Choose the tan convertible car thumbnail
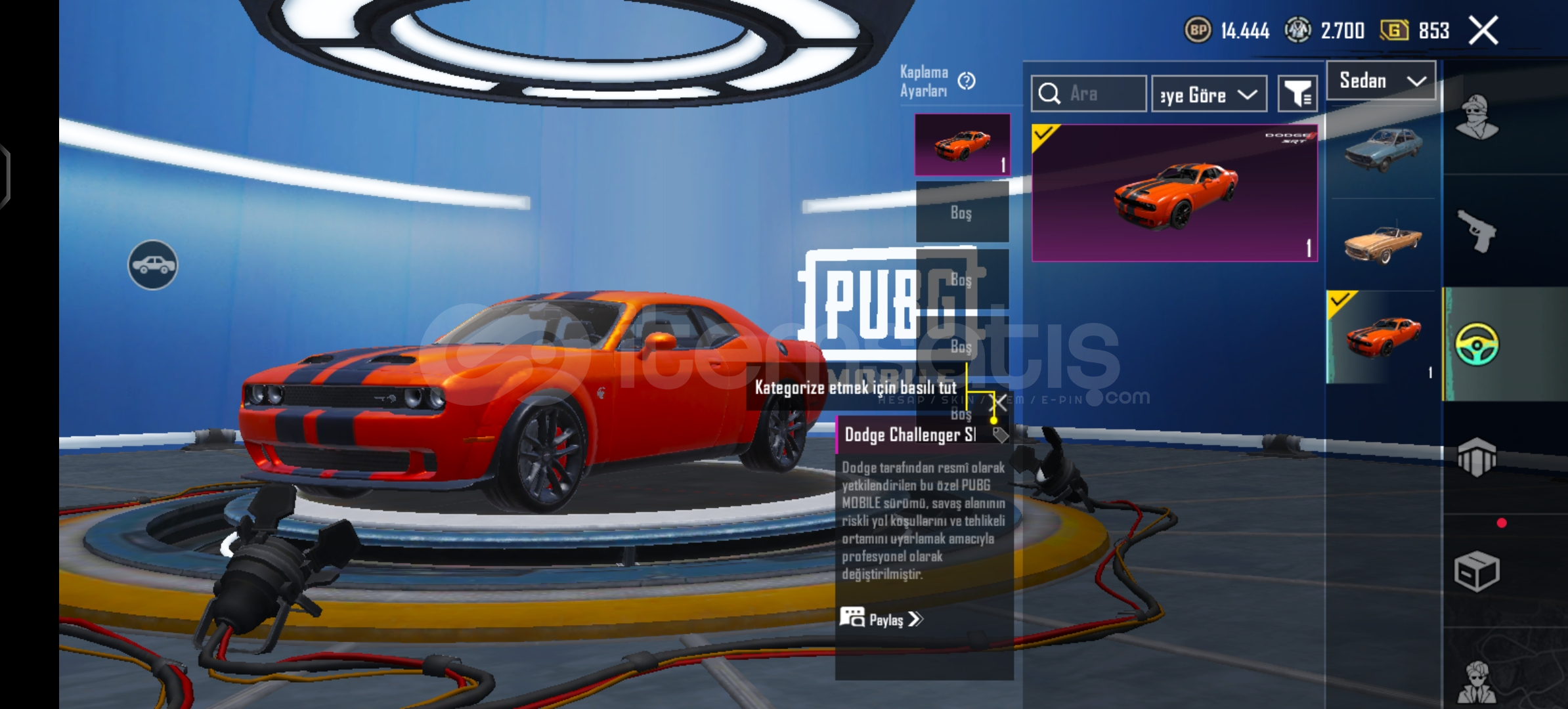The height and width of the screenshot is (709, 1568). pyautogui.click(x=1382, y=243)
